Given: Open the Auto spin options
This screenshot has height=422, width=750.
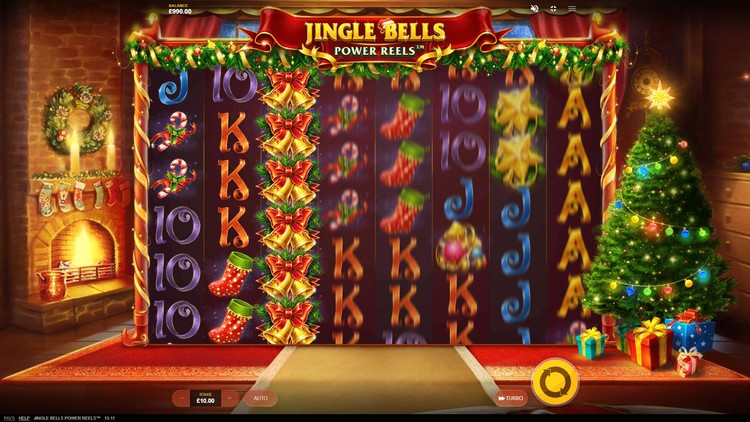Looking at the screenshot, I should coord(260,398).
